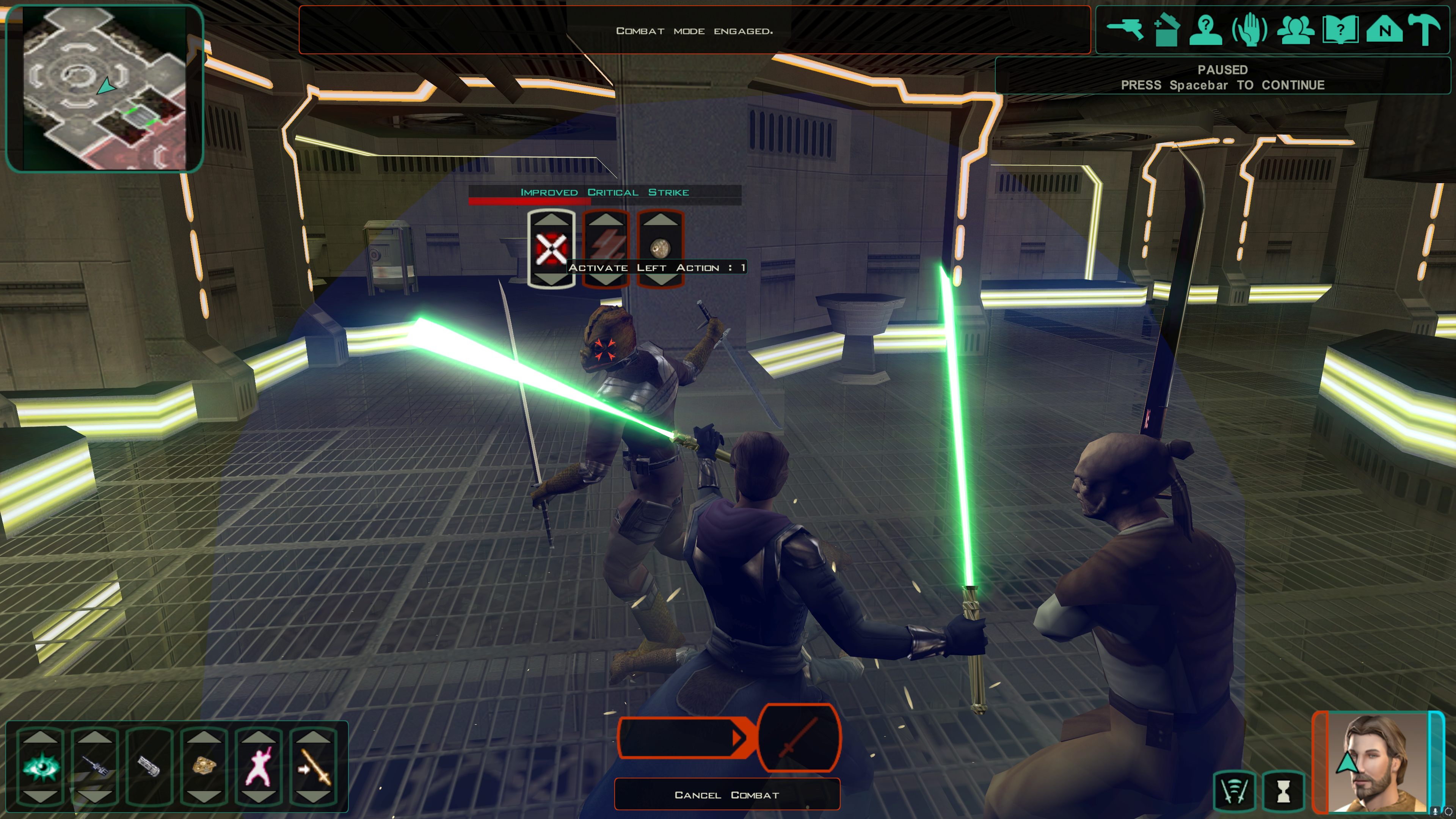Open the inventory container icon
Viewport: 1456px width, 819px height.
click(1166, 30)
